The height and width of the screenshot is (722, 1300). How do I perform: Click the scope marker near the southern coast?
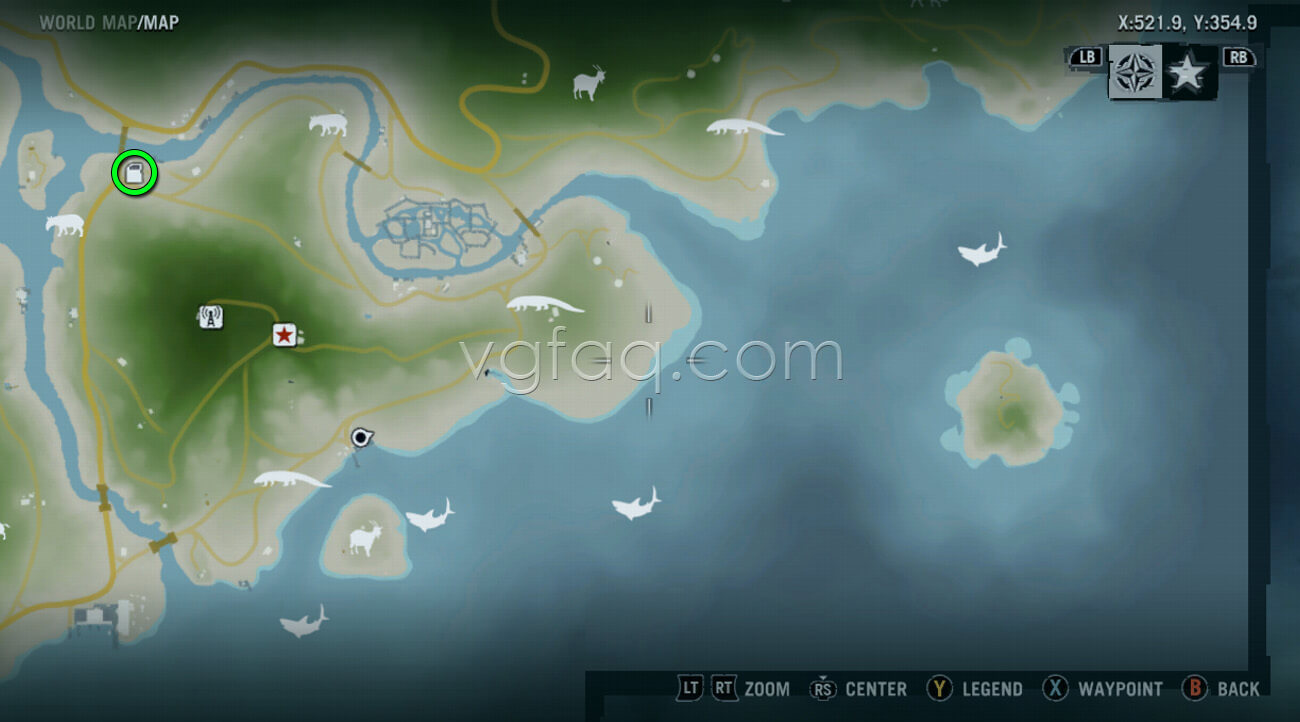coord(360,437)
